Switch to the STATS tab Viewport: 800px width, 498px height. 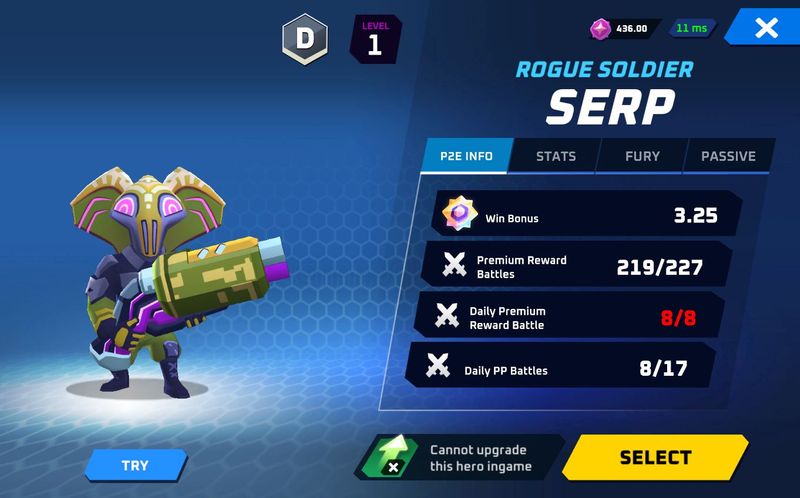tap(555, 156)
